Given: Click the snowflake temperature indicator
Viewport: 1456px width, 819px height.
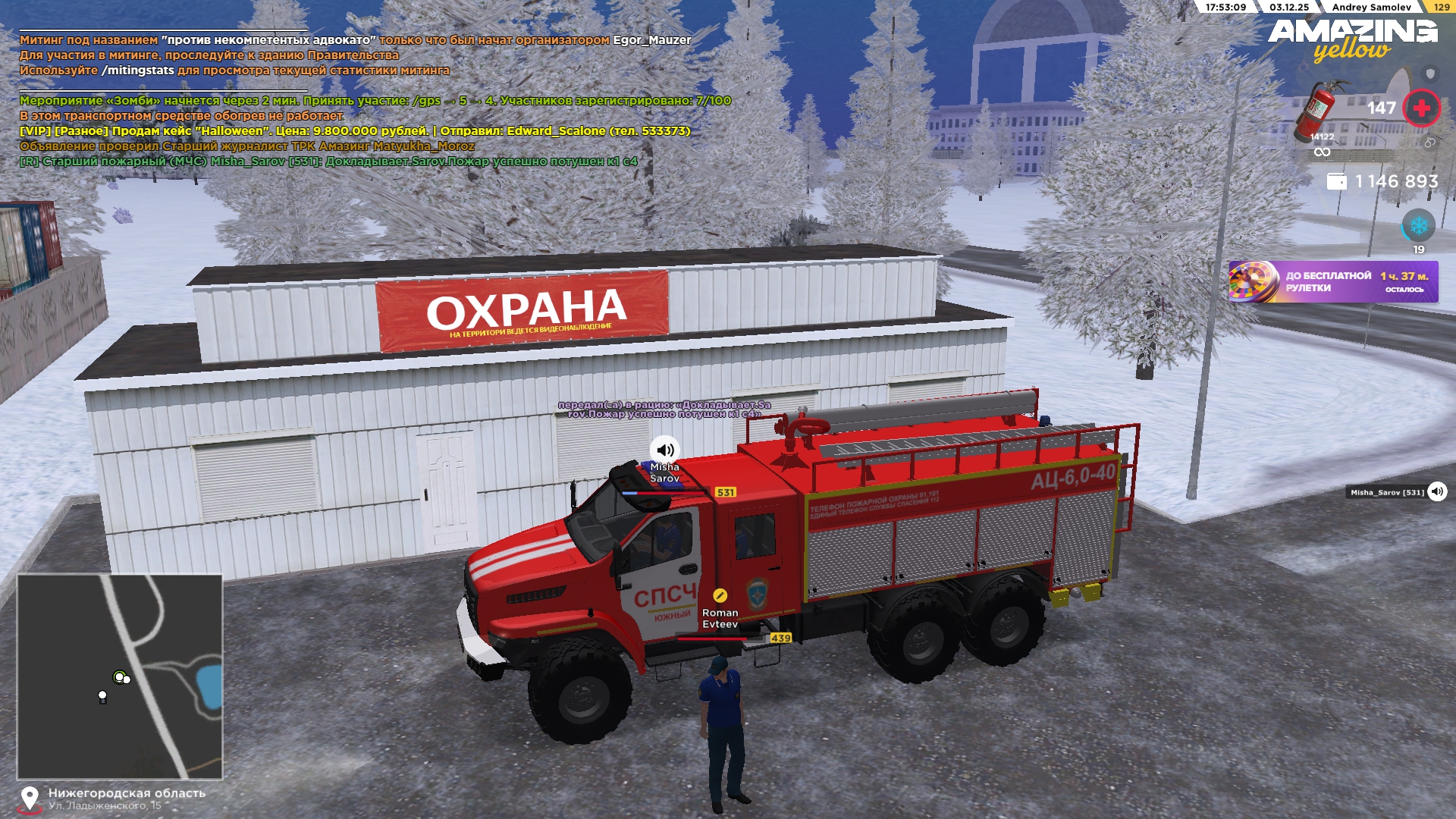Looking at the screenshot, I should coord(1418,225).
